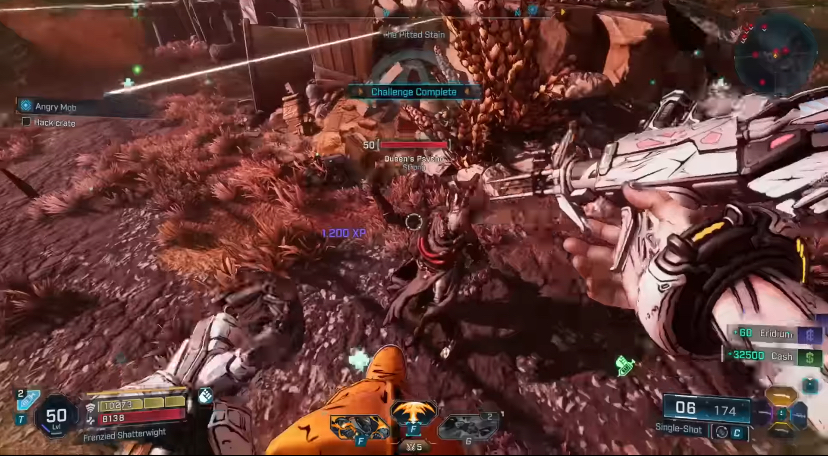The image size is (828, 456).
Task: Select the blue repkit icon showing 2
Action: click(x=27, y=401)
